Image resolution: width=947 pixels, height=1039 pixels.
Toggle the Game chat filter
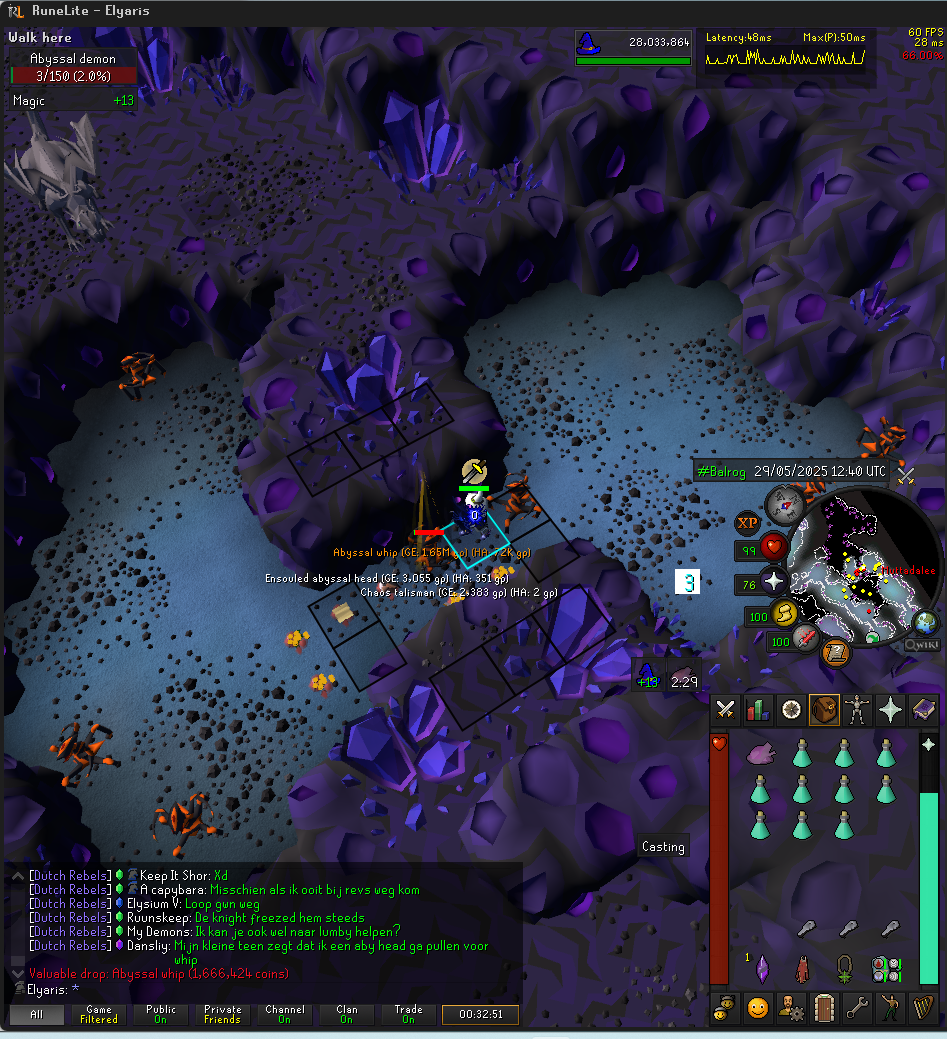[99, 1014]
